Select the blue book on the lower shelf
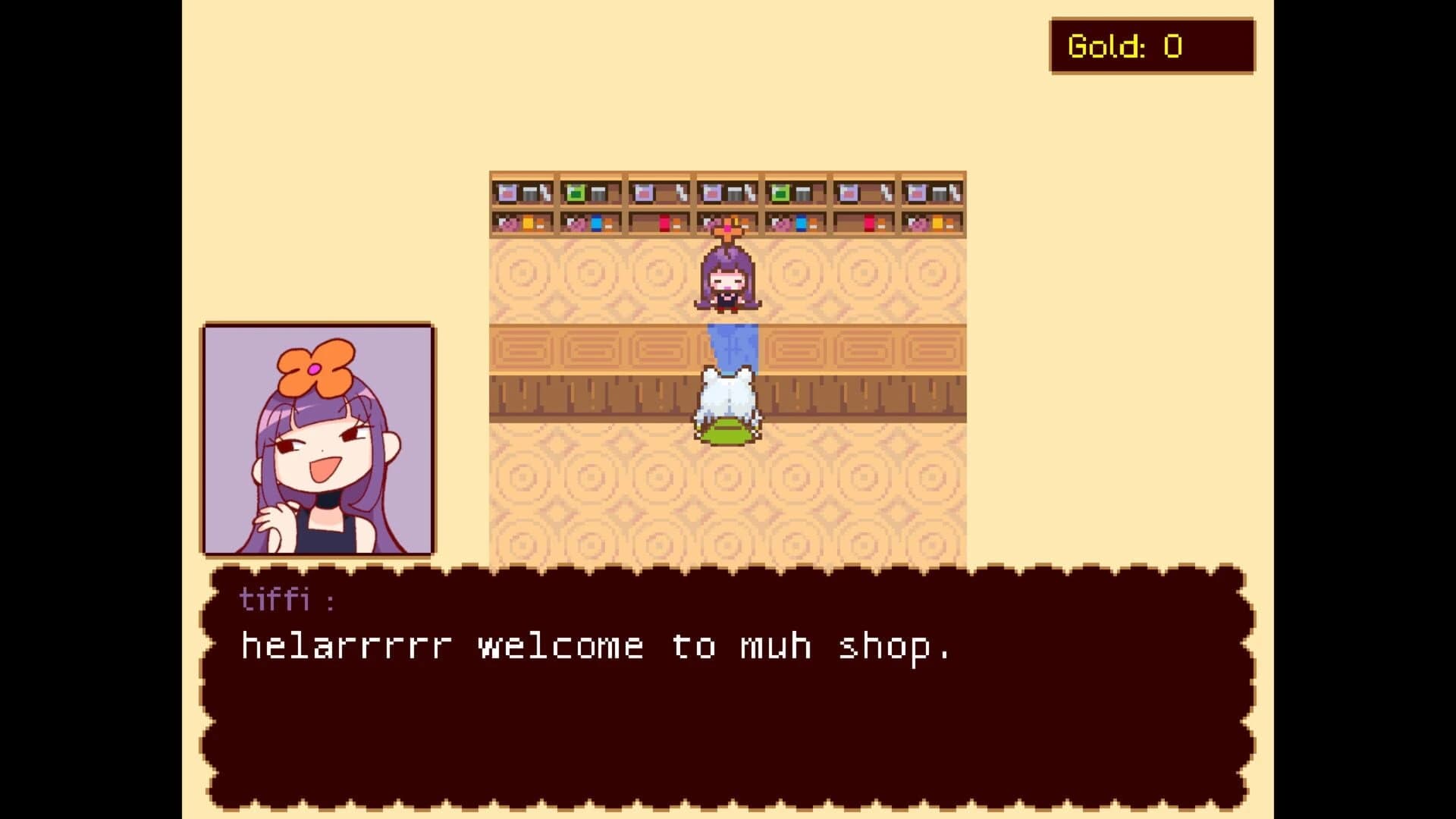The width and height of the screenshot is (1456, 819). click(x=597, y=224)
